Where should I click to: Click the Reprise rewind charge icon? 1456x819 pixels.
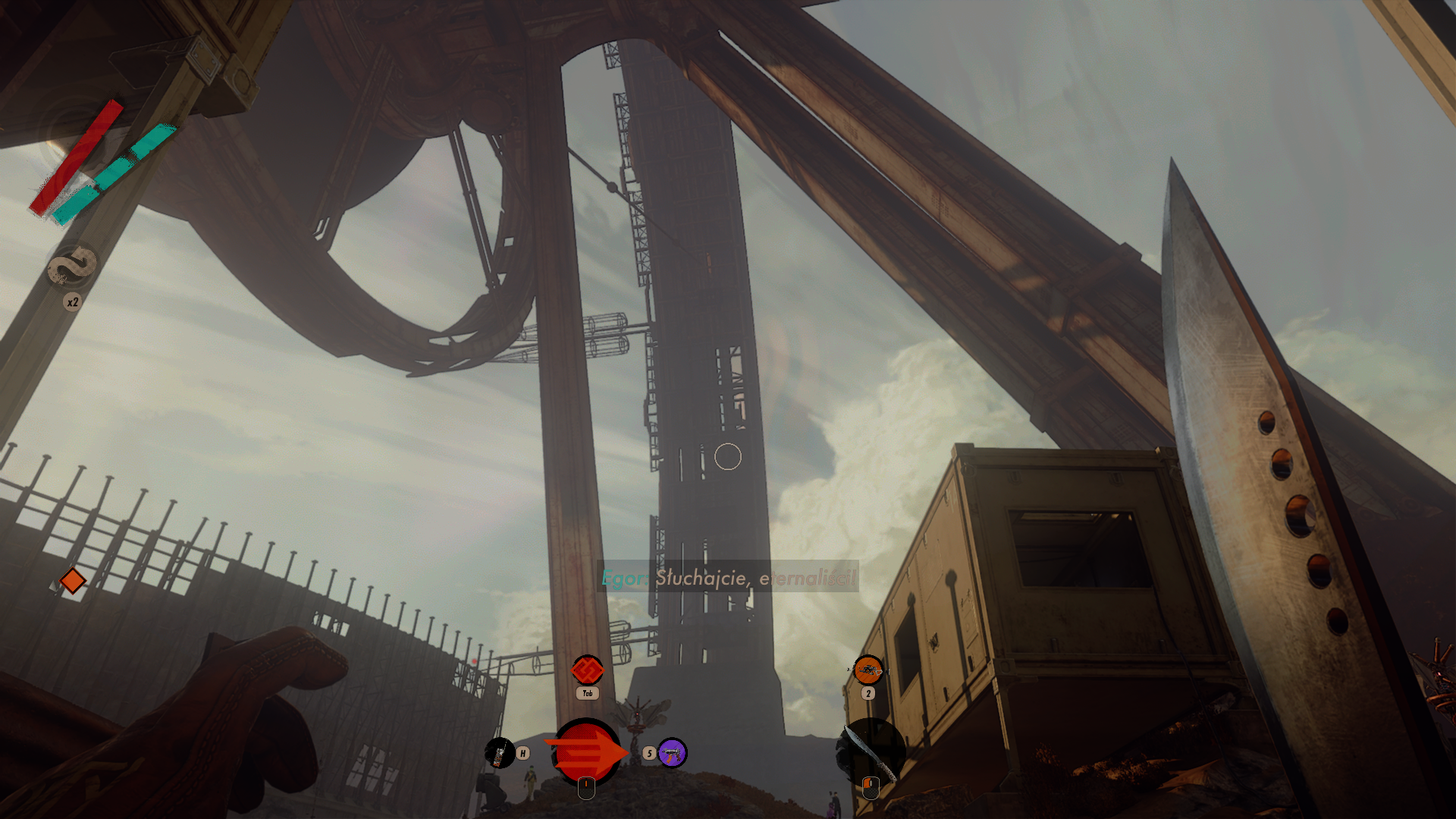[73, 267]
